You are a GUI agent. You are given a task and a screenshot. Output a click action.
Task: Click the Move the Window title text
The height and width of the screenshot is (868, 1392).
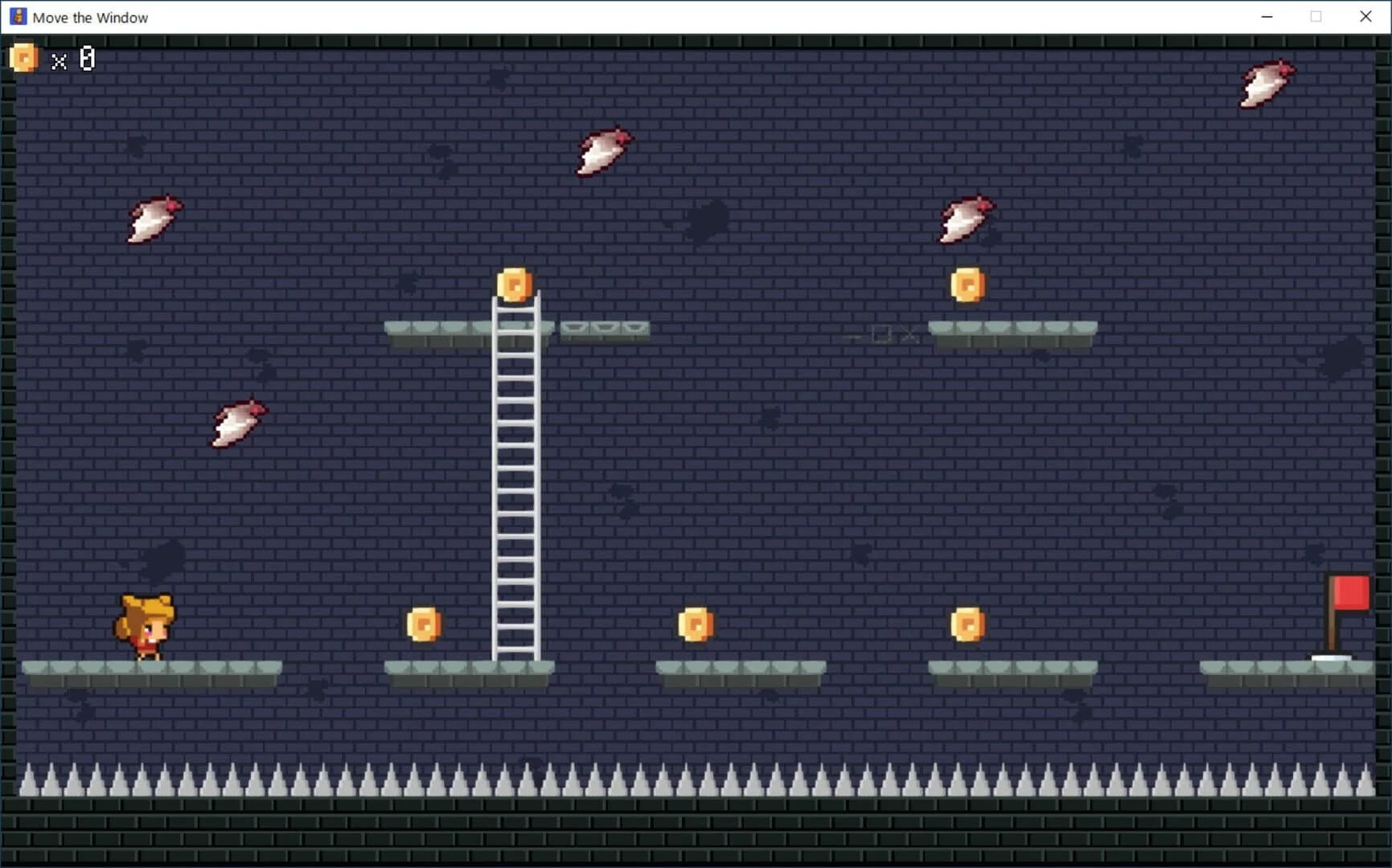click(91, 17)
